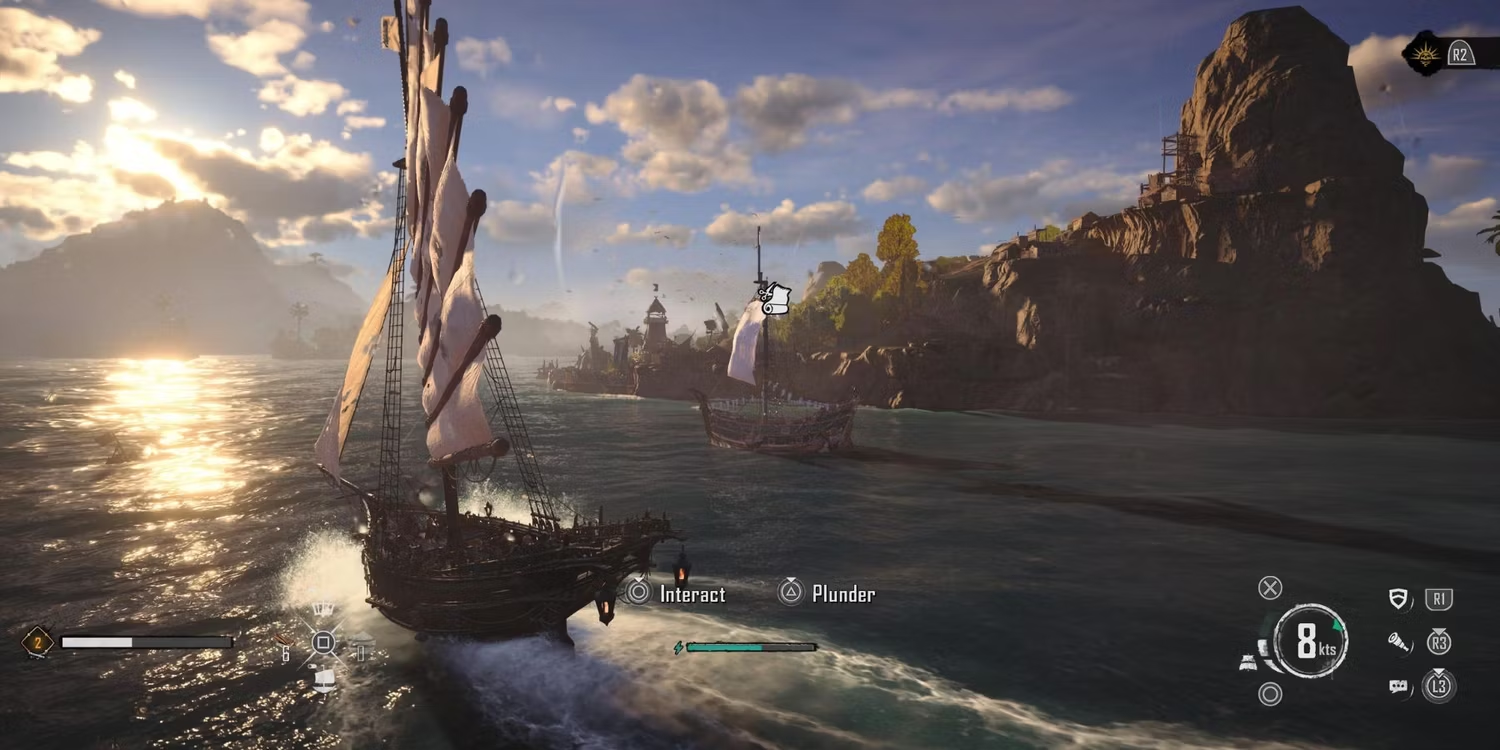
Task: Use the wooden planks repair kit
Action: pos(286,639)
